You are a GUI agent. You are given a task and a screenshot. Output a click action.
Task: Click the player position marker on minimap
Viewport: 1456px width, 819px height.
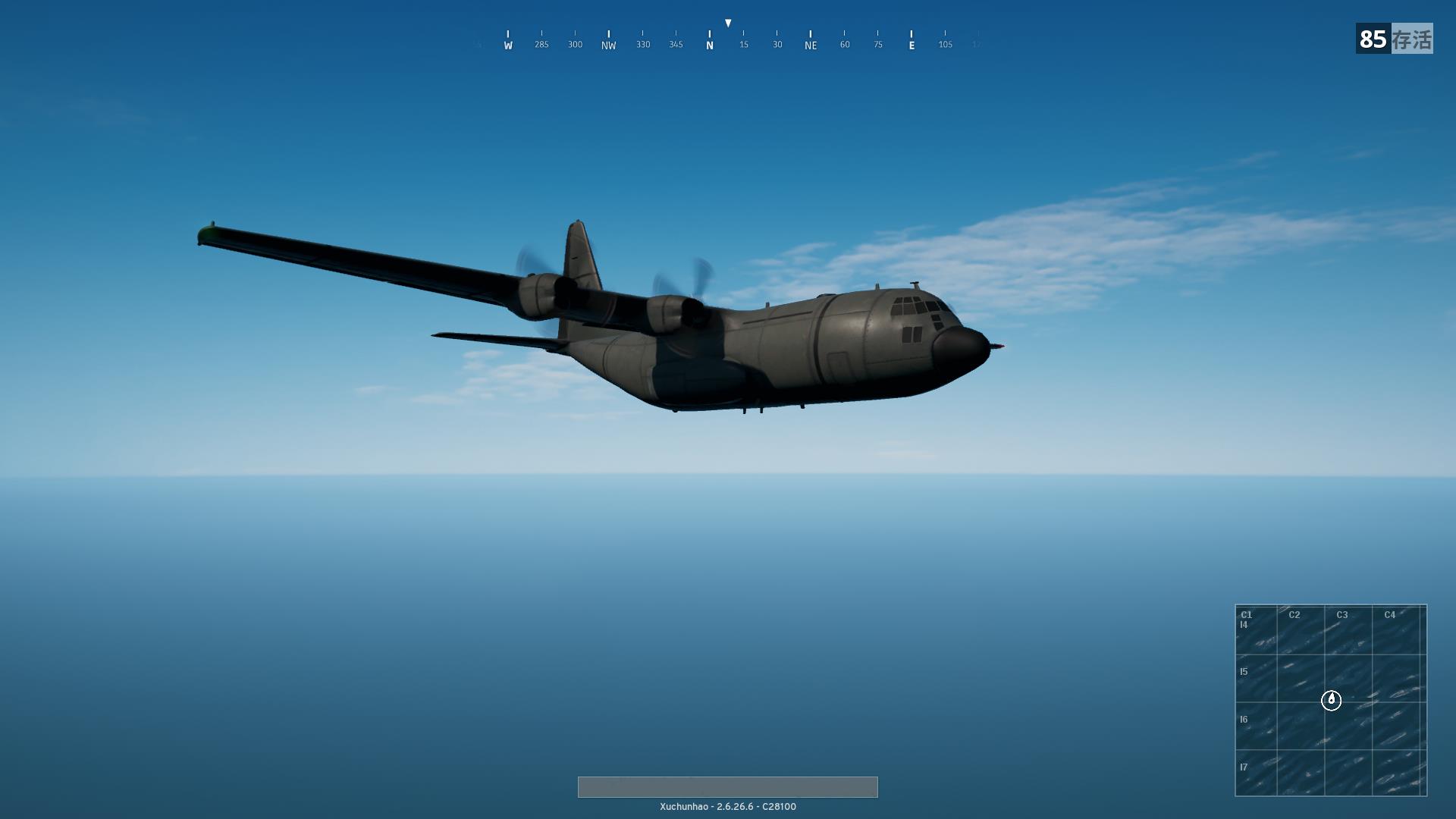click(x=1331, y=700)
